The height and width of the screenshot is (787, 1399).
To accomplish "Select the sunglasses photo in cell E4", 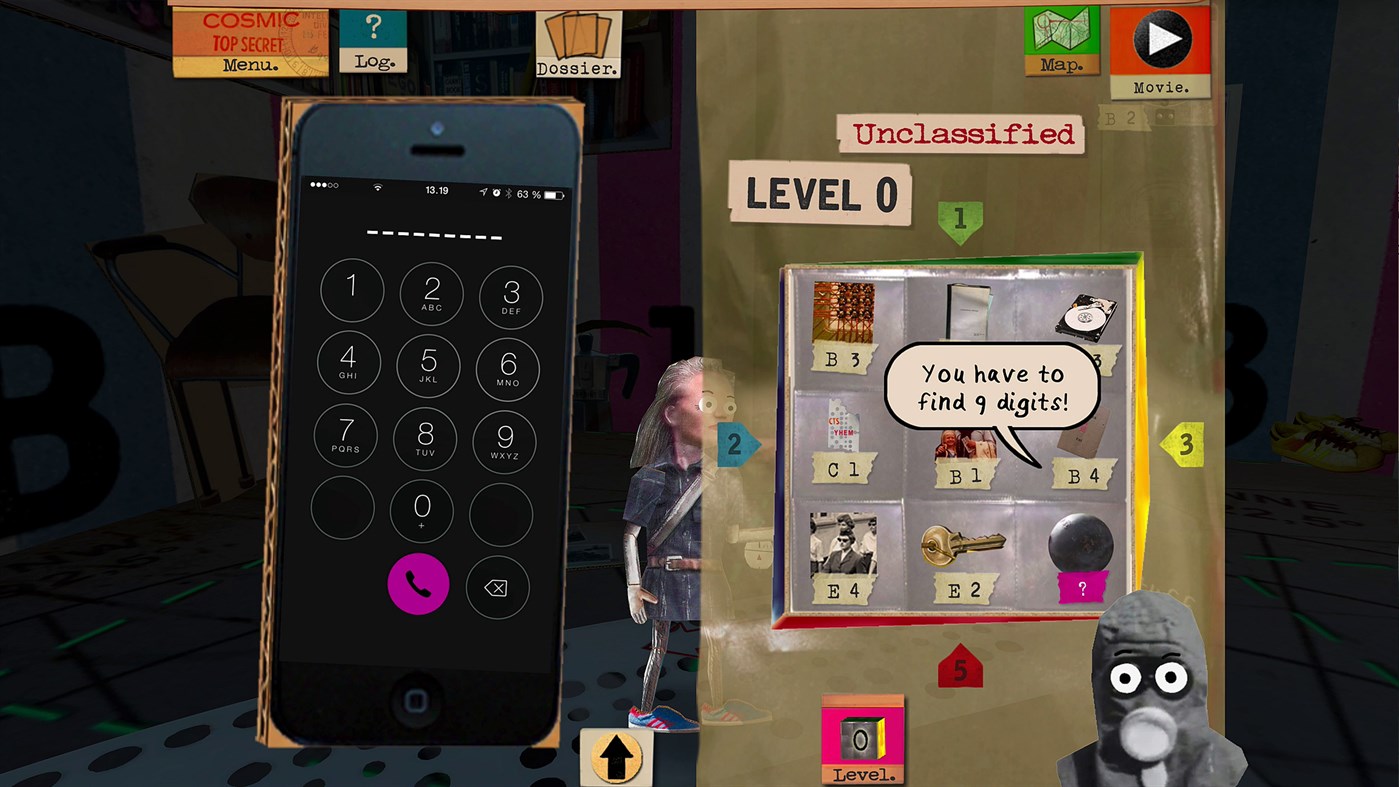I will click(x=843, y=545).
